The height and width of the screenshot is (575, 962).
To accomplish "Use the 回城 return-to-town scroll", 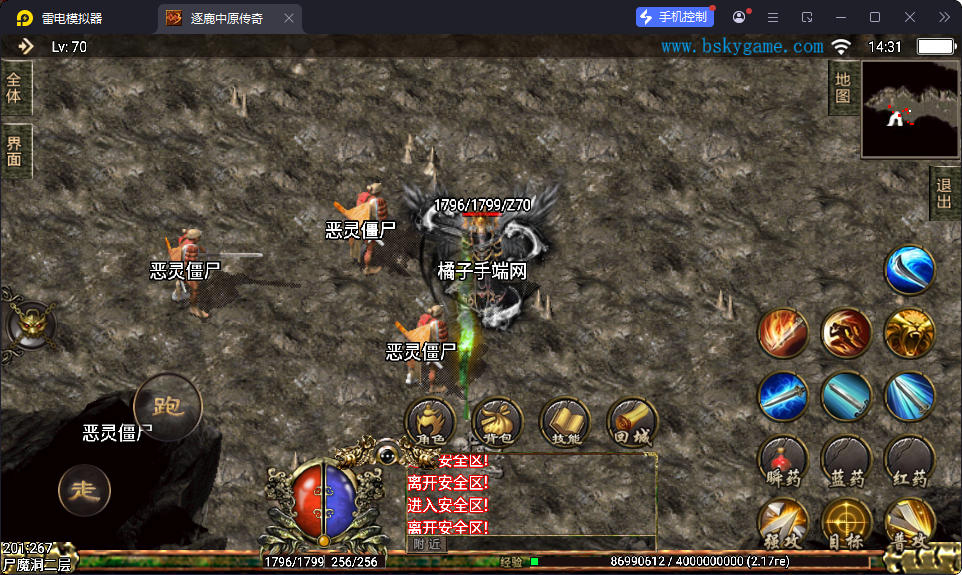I will (x=632, y=423).
